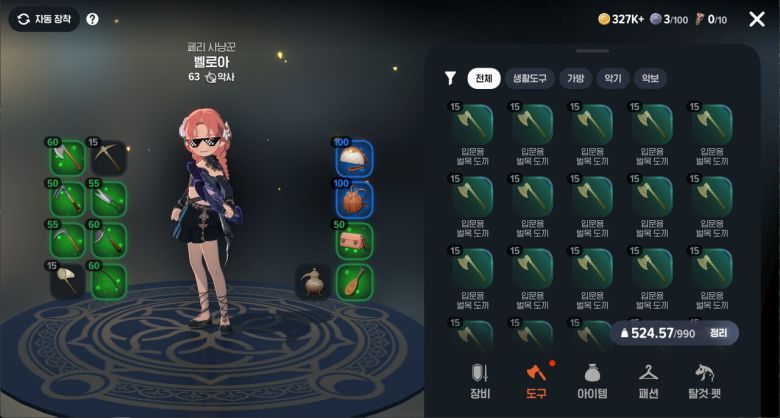
Task: Click the 자동 장착 auto-equip button
Action: point(44,19)
